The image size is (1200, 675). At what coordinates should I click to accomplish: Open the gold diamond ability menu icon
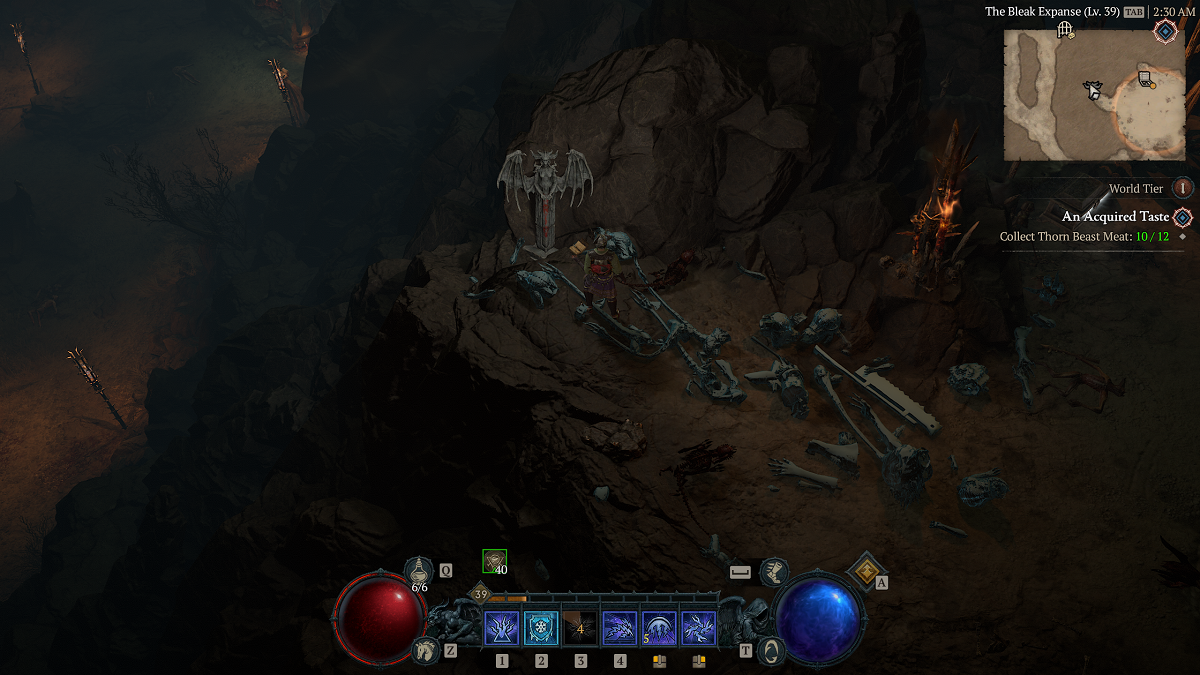click(x=862, y=571)
